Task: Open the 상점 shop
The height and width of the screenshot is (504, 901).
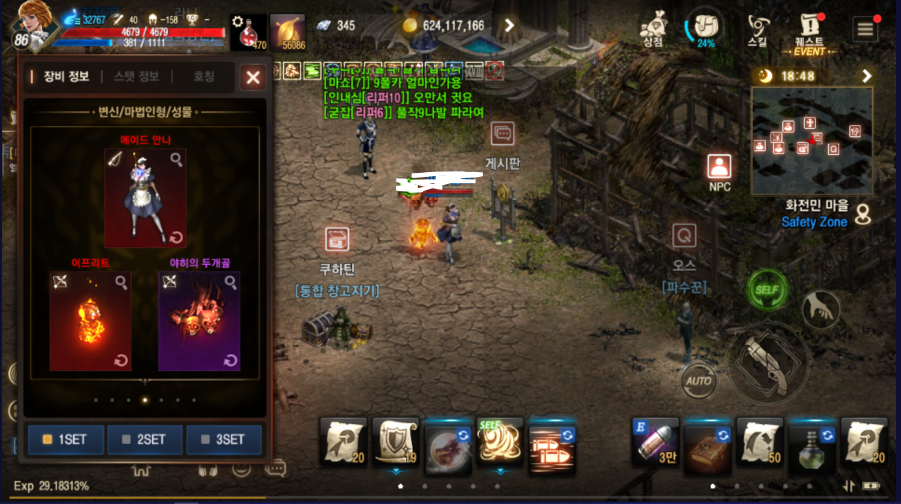Action: (654, 28)
